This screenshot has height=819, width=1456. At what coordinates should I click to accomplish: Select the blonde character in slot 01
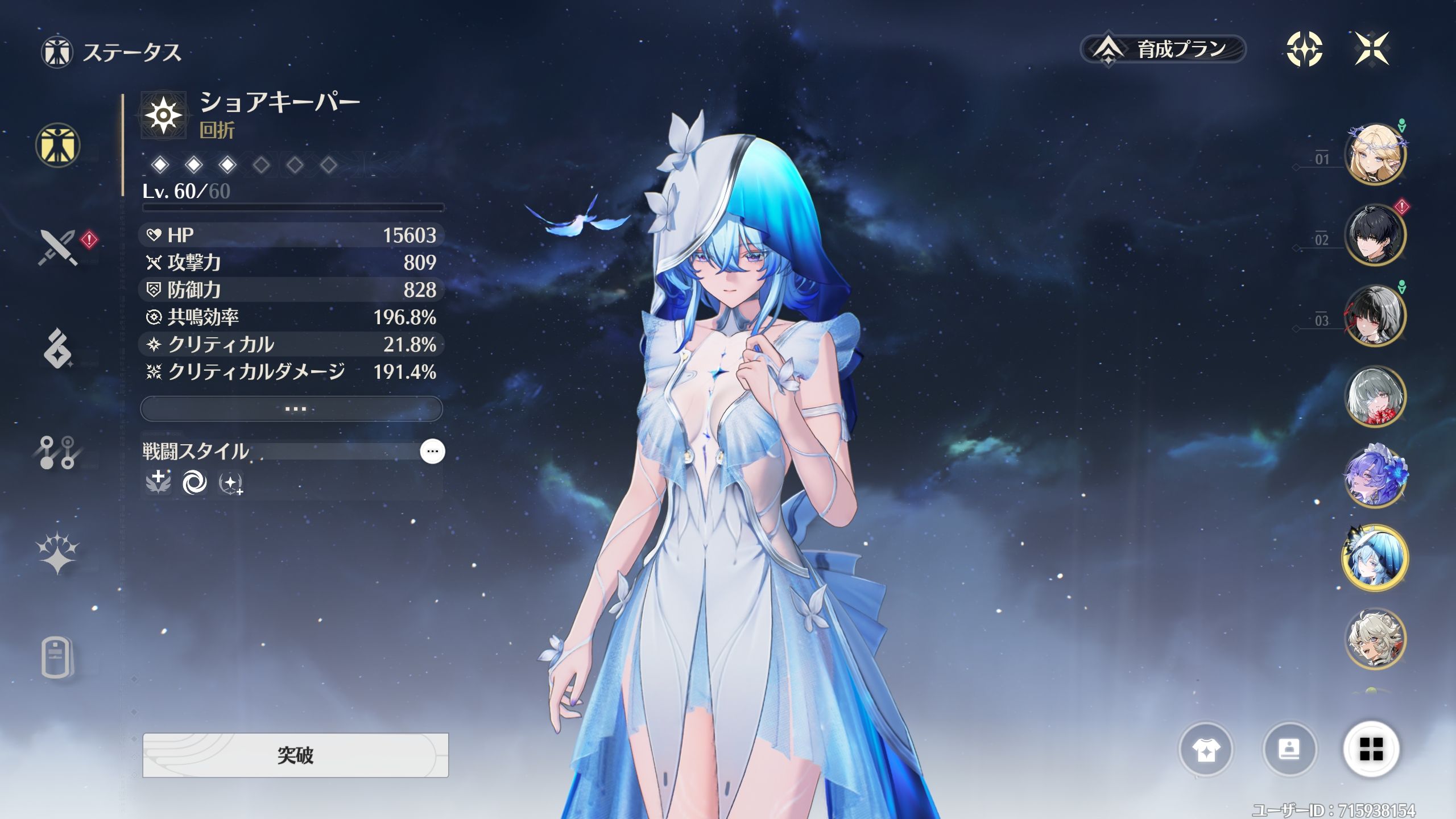point(1375,154)
